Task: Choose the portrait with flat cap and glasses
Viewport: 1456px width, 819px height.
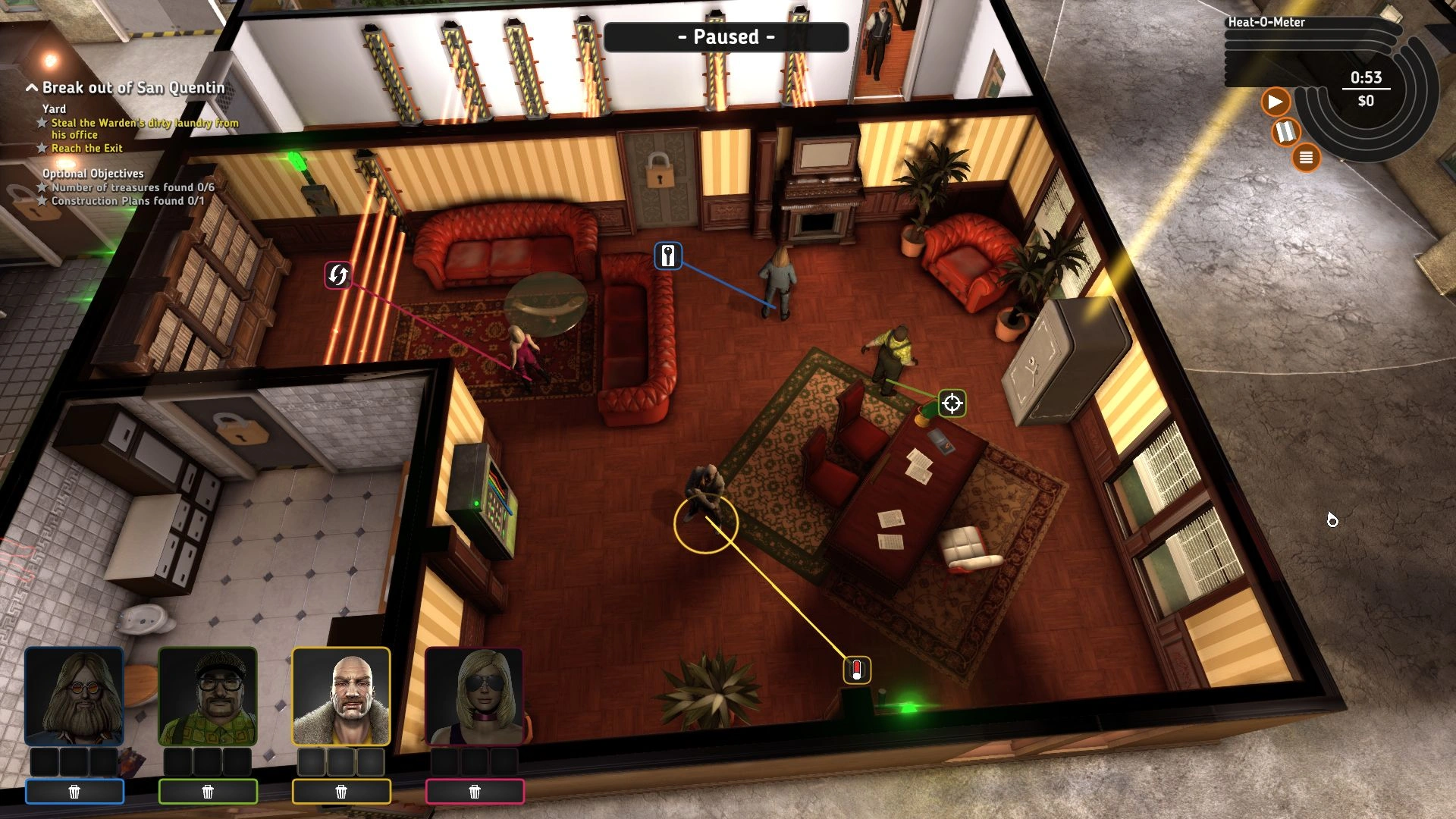Action: click(x=208, y=696)
